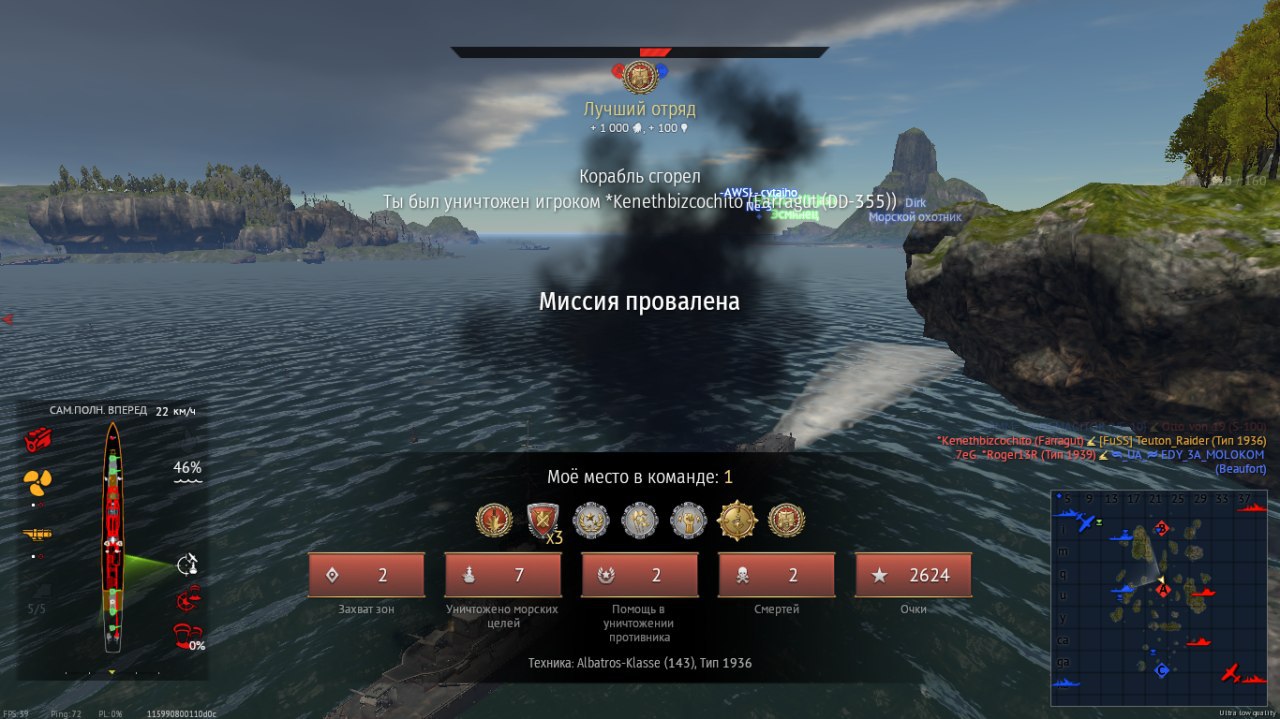Click the best squad medal above Лучший отряд
Screen dimensions: 1280x719
click(640, 77)
